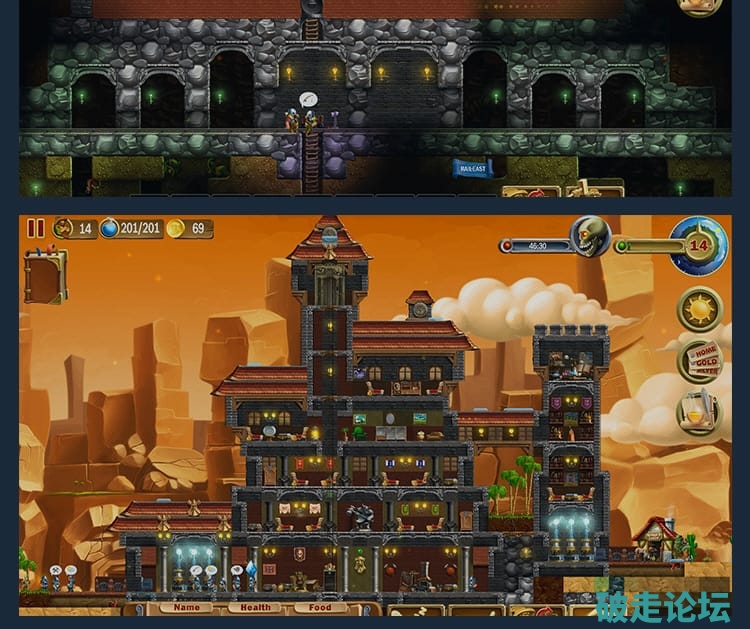Sort dwarves by Food column

tap(320, 607)
